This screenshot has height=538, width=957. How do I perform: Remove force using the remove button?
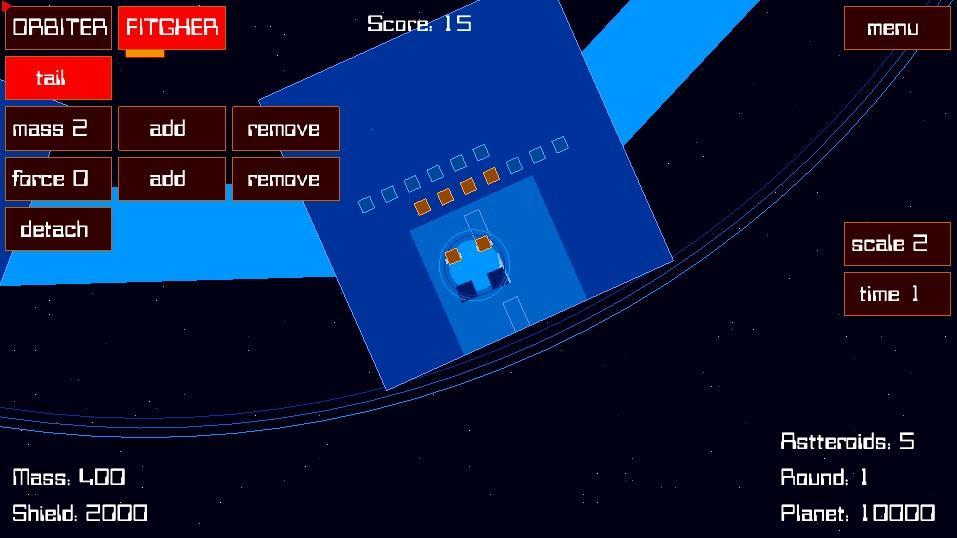click(286, 179)
